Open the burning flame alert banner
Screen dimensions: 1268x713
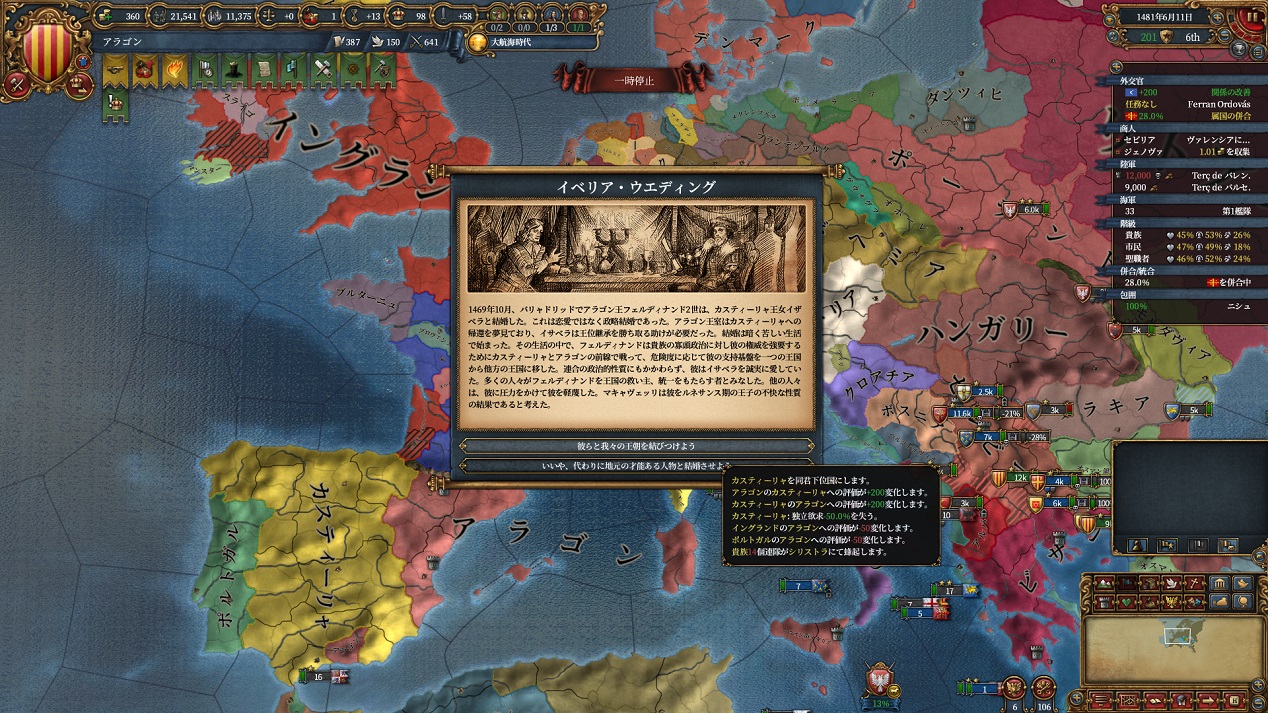tap(176, 70)
